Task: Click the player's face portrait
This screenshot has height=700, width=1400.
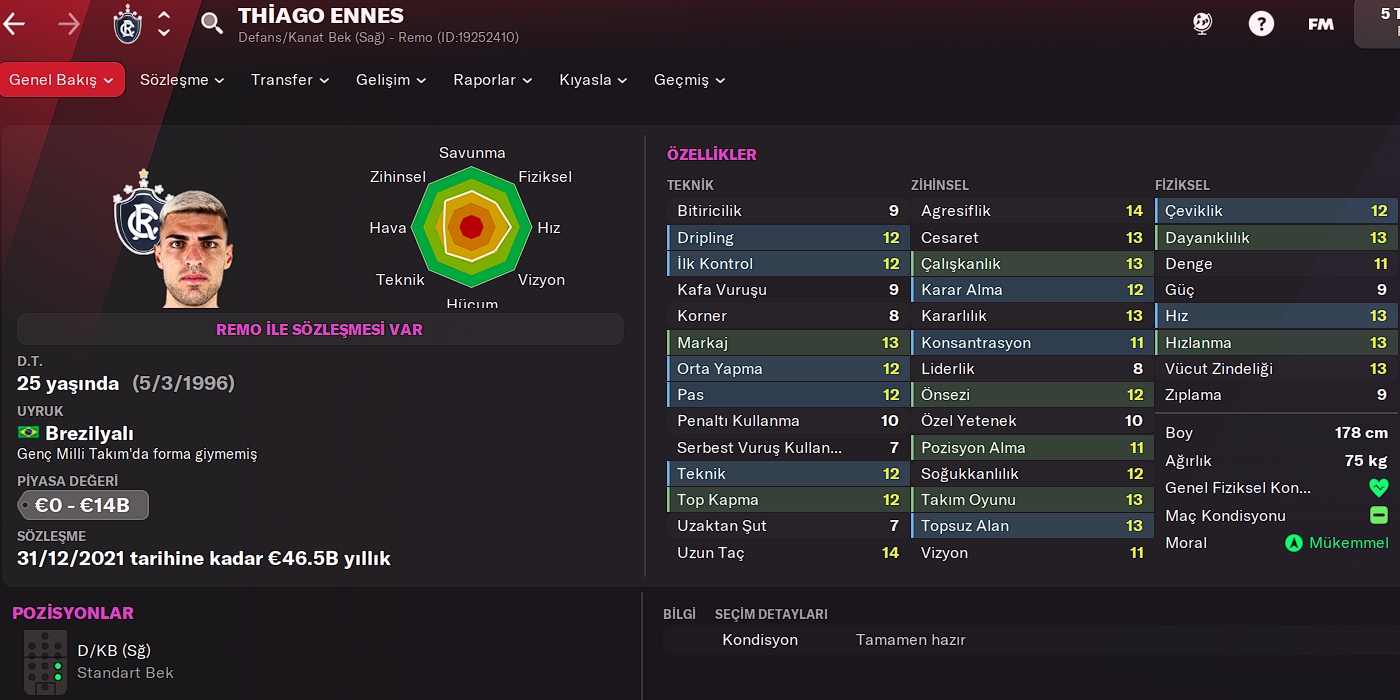Action: pos(194,250)
